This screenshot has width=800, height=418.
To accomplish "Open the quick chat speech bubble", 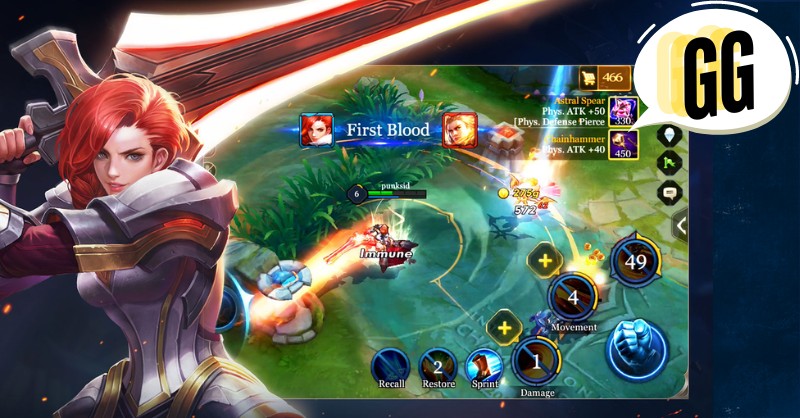I will [x=669, y=192].
